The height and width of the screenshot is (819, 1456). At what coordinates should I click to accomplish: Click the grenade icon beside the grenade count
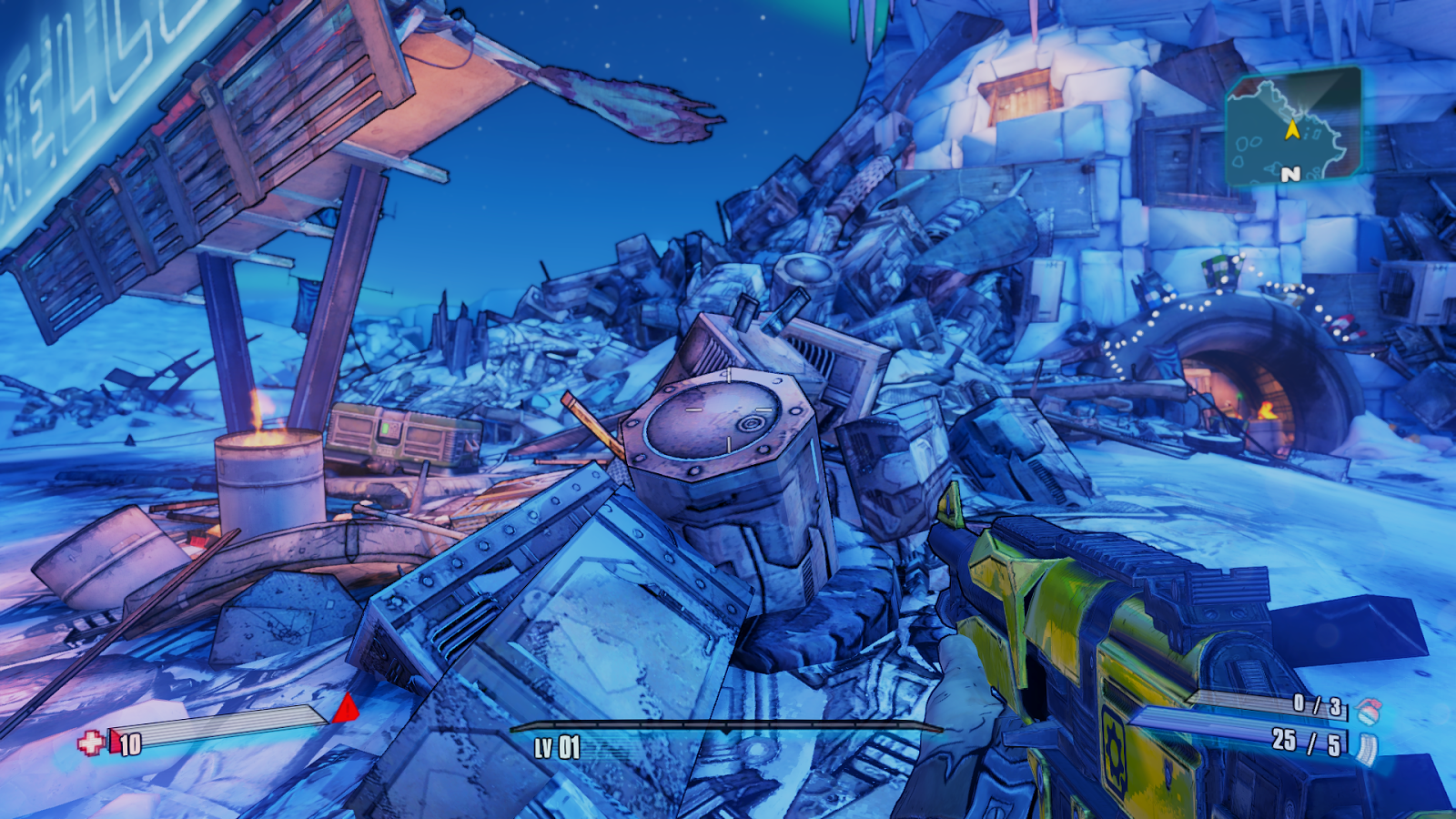[1367, 711]
